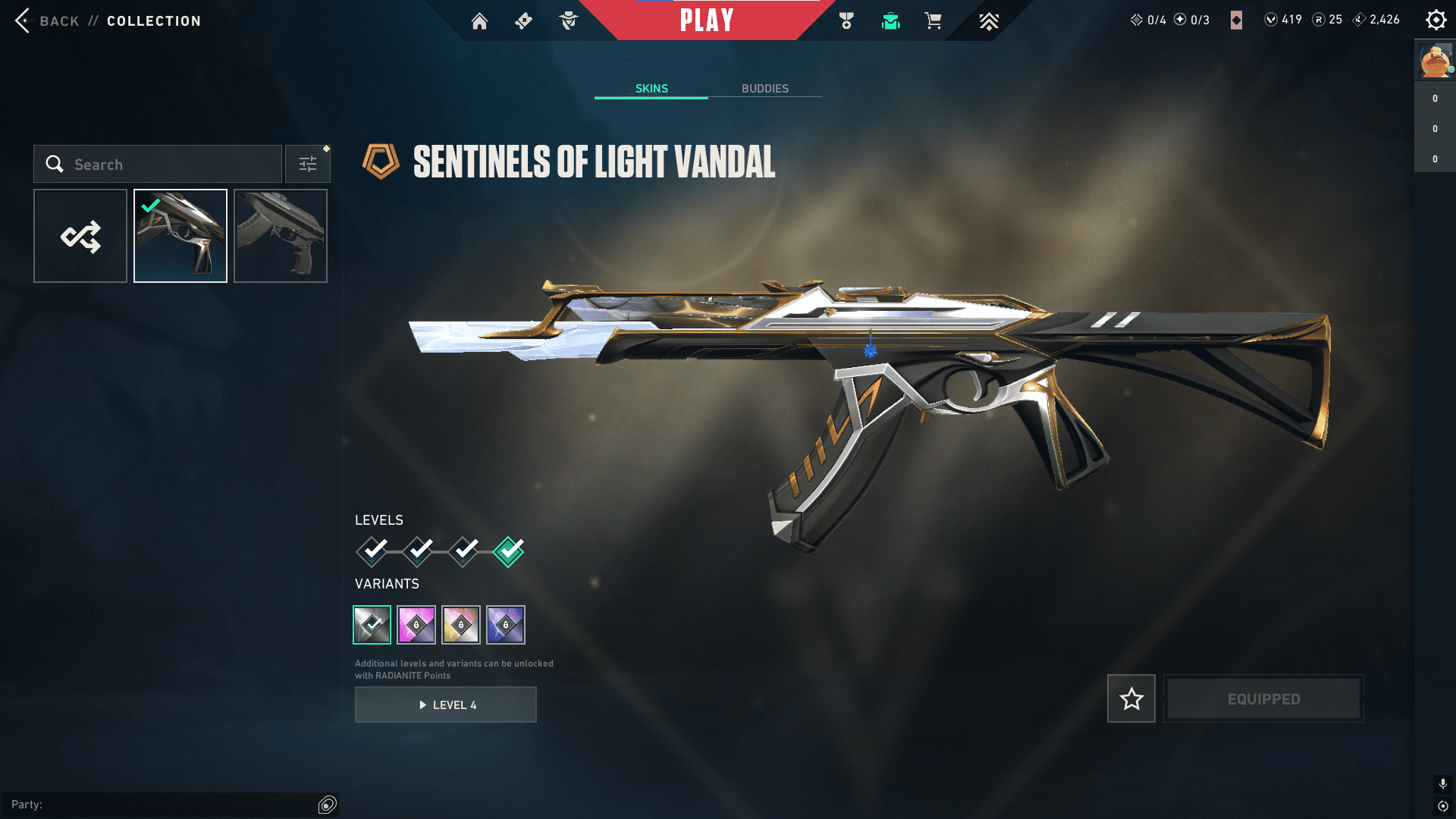This screenshot has width=1456, height=819.
Task: Open the Agents page icon
Action: click(x=567, y=21)
